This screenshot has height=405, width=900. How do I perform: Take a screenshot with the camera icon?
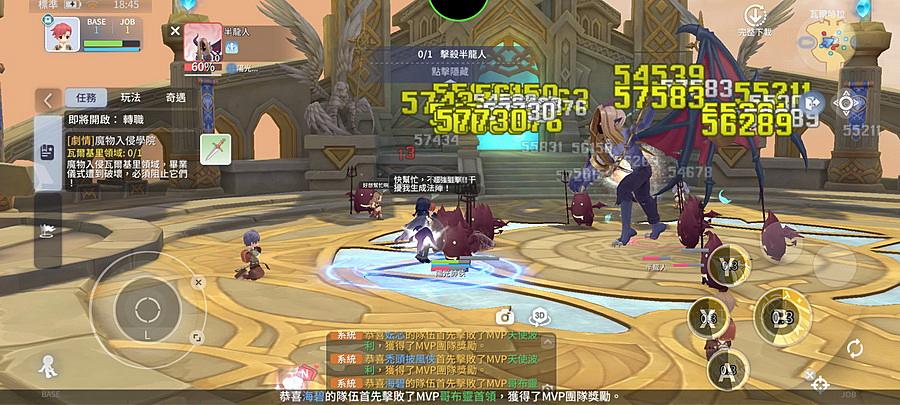pyautogui.click(x=506, y=314)
